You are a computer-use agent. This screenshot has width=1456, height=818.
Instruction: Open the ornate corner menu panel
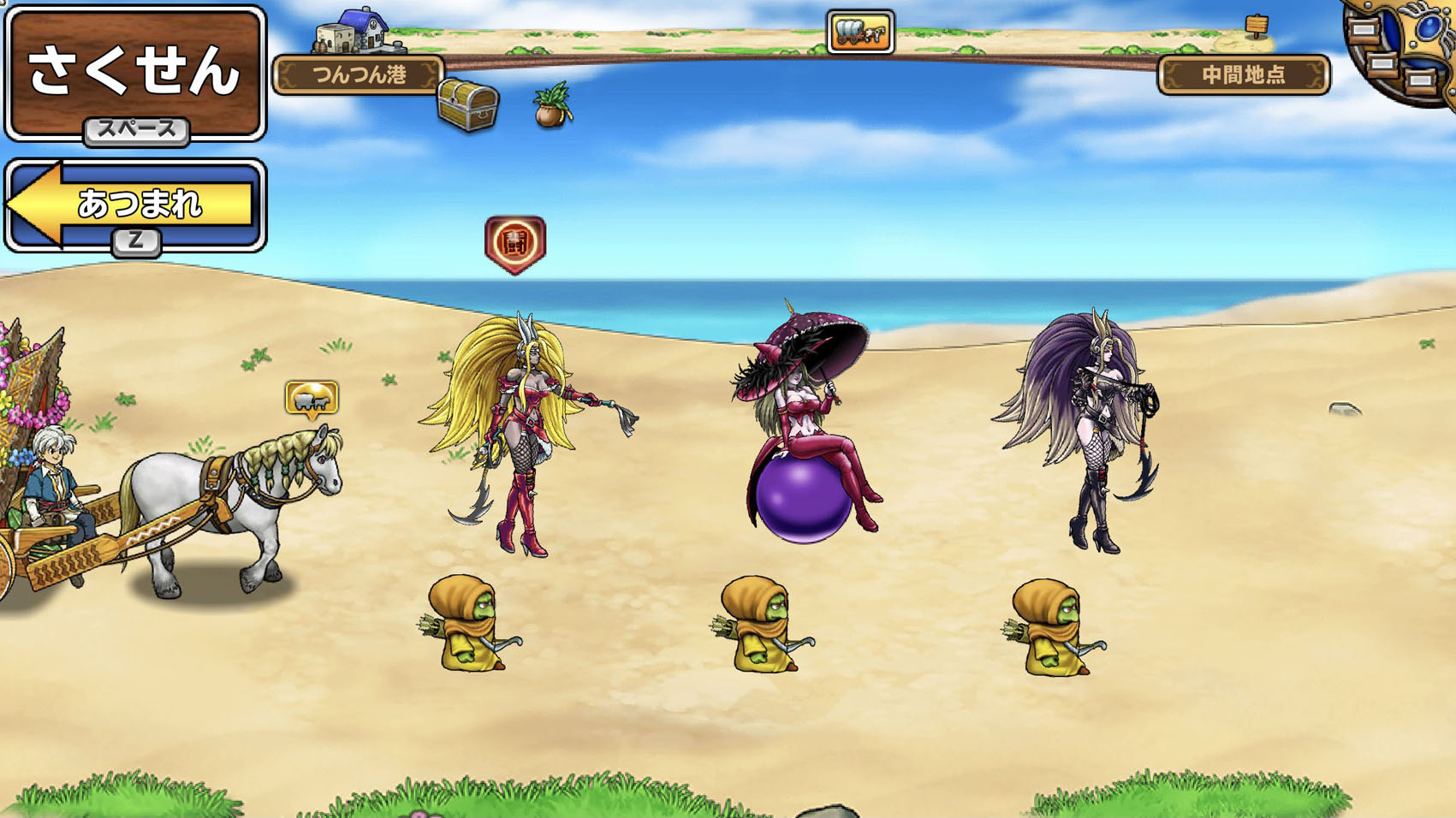tap(1402, 49)
